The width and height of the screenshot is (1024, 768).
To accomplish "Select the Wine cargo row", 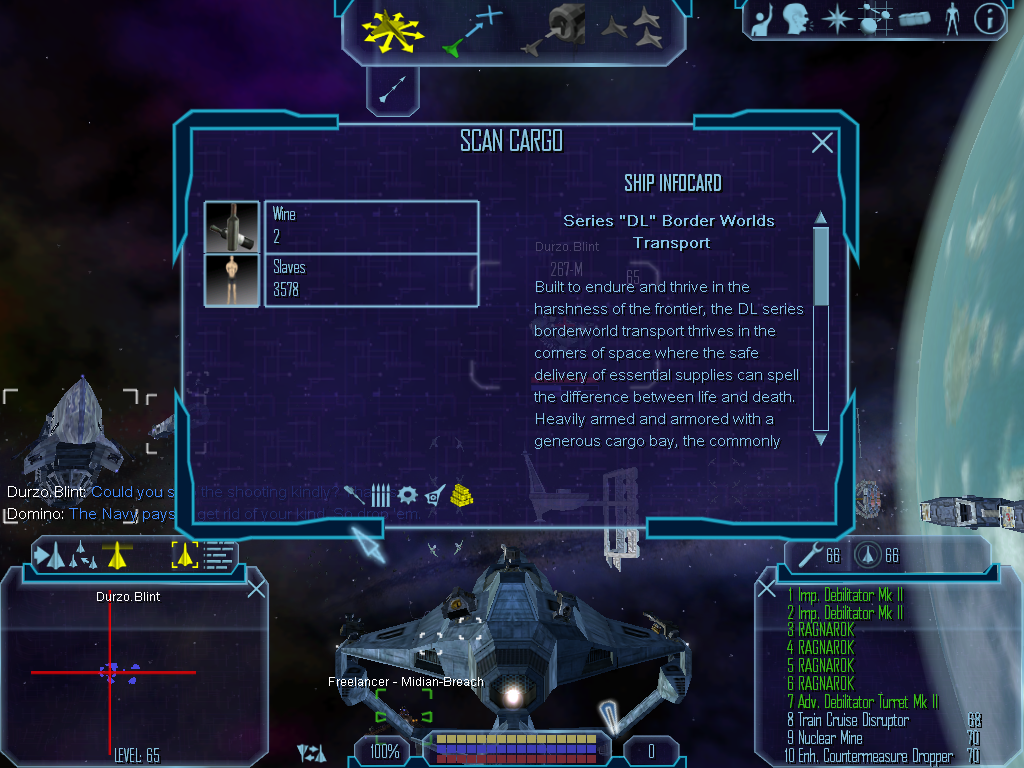I will pyautogui.click(x=370, y=226).
